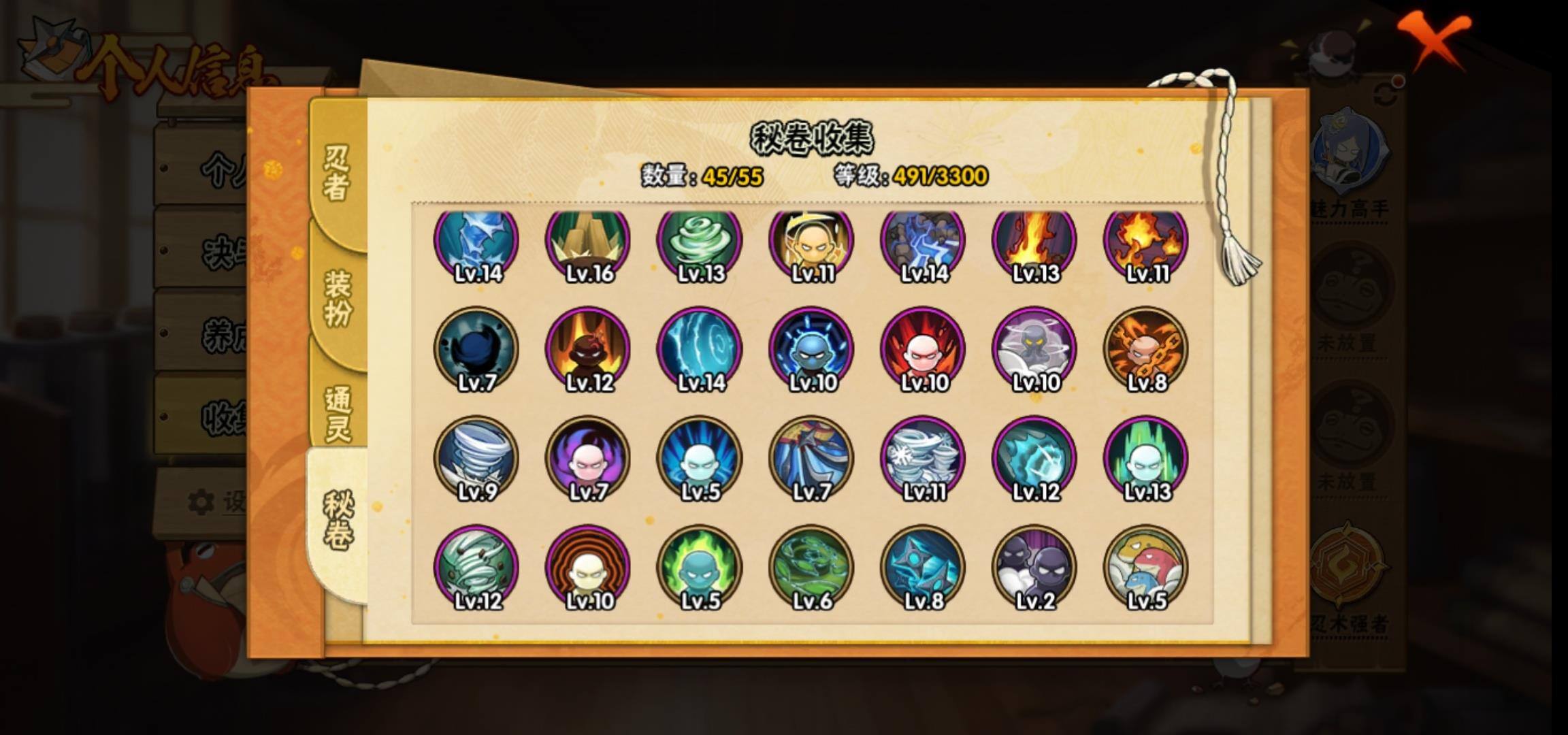Select the Lv.16 wooden spikes scroll
The width and height of the screenshot is (1568, 735).
point(589,242)
